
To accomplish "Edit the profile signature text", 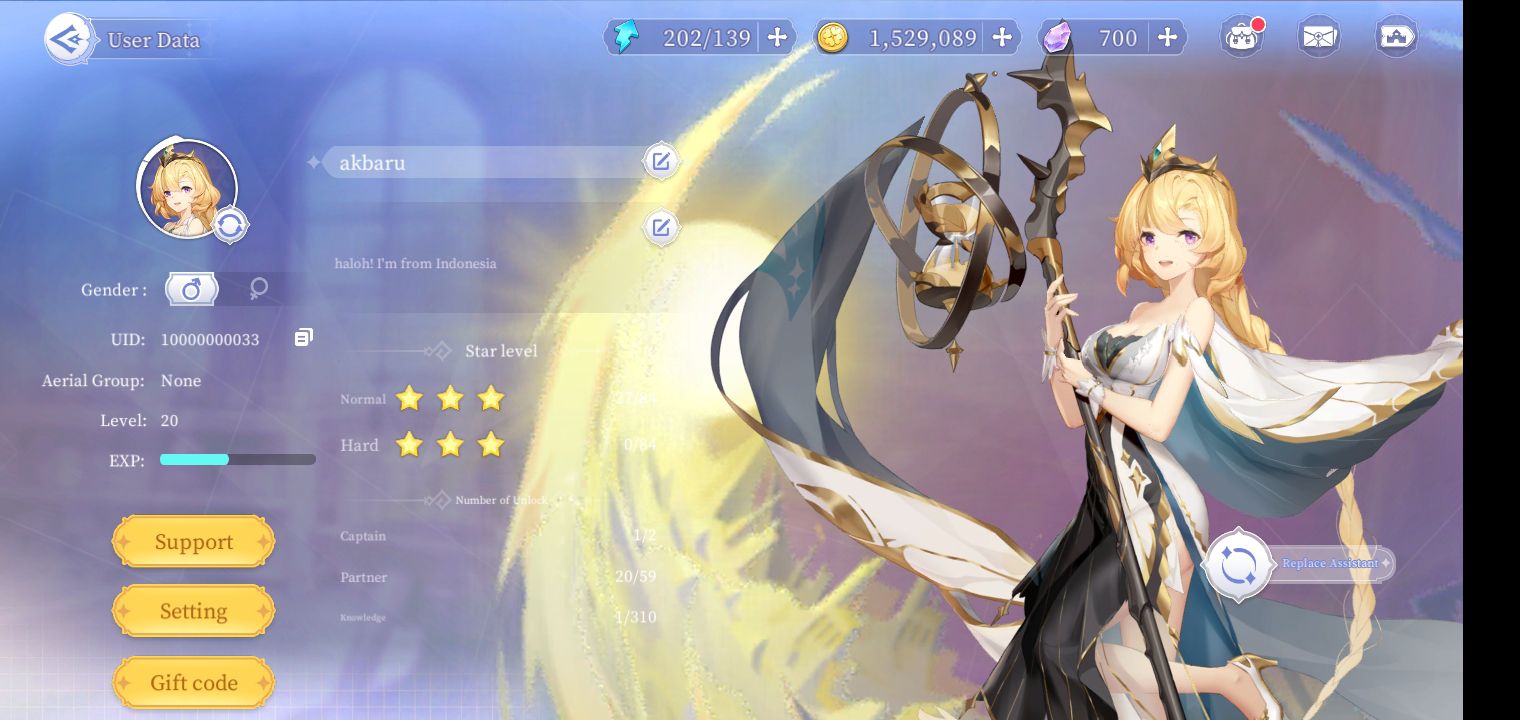I will click(x=660, y=228).
